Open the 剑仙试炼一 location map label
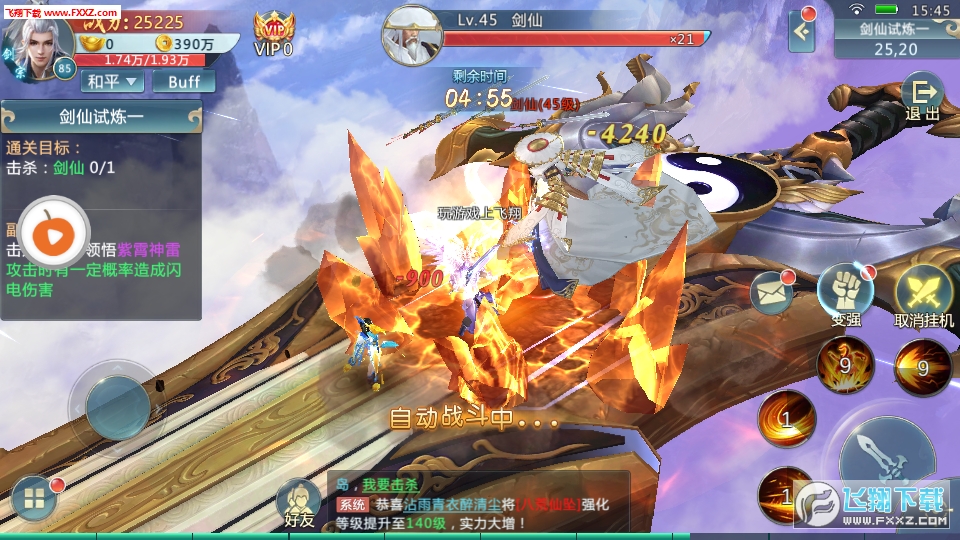960x540 pixels. [x=895, y=38]
